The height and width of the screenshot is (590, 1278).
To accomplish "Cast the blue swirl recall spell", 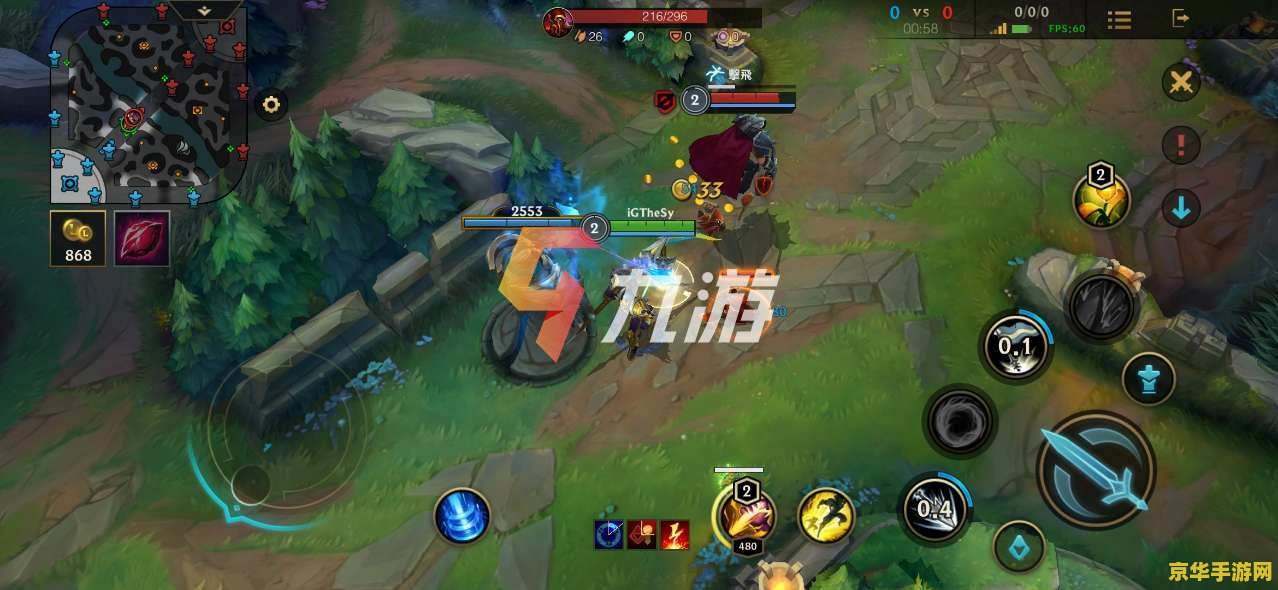I will 462,517.
